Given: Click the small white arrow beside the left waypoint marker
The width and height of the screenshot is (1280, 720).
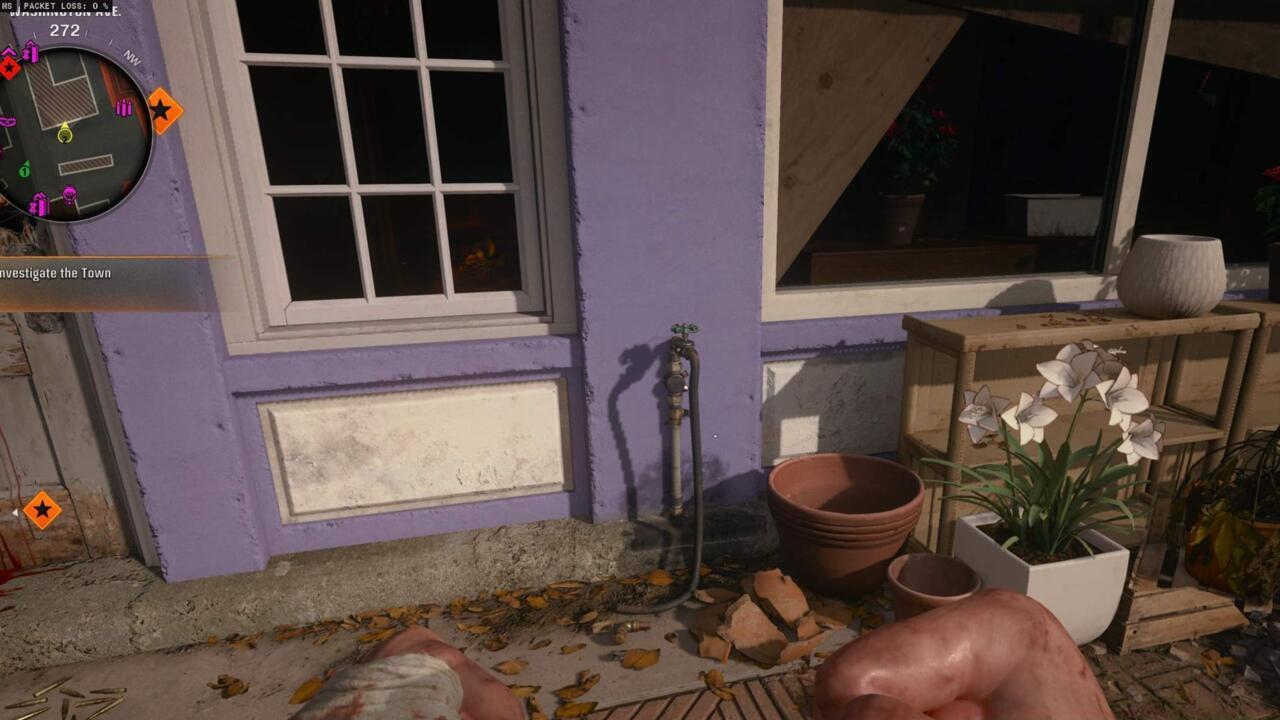Looking at the screenshot, I should [x=15, y=511].
